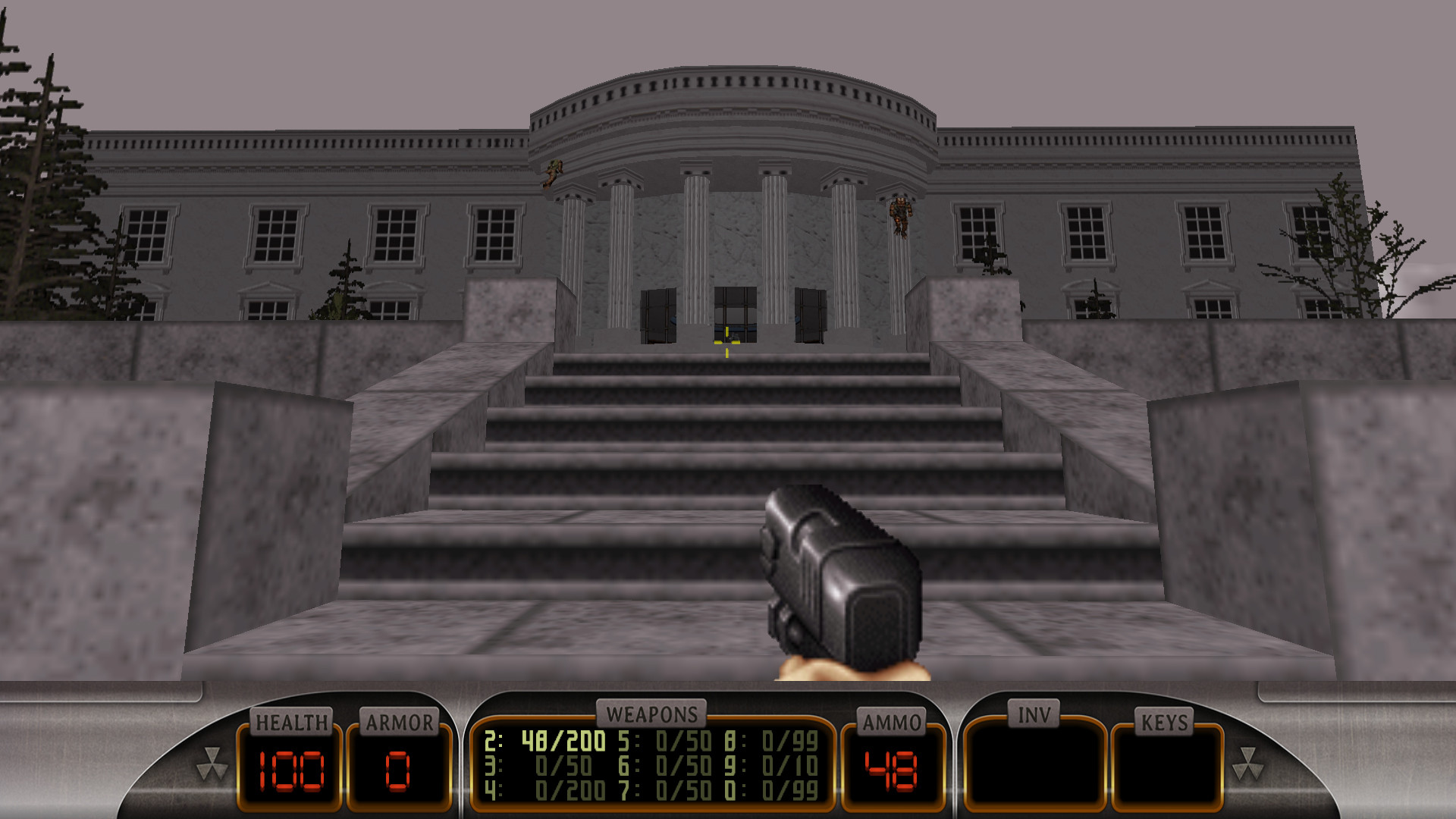Click the WEAPONS plaque on the status bar
1456x819 pixels.
pos(654,714)
